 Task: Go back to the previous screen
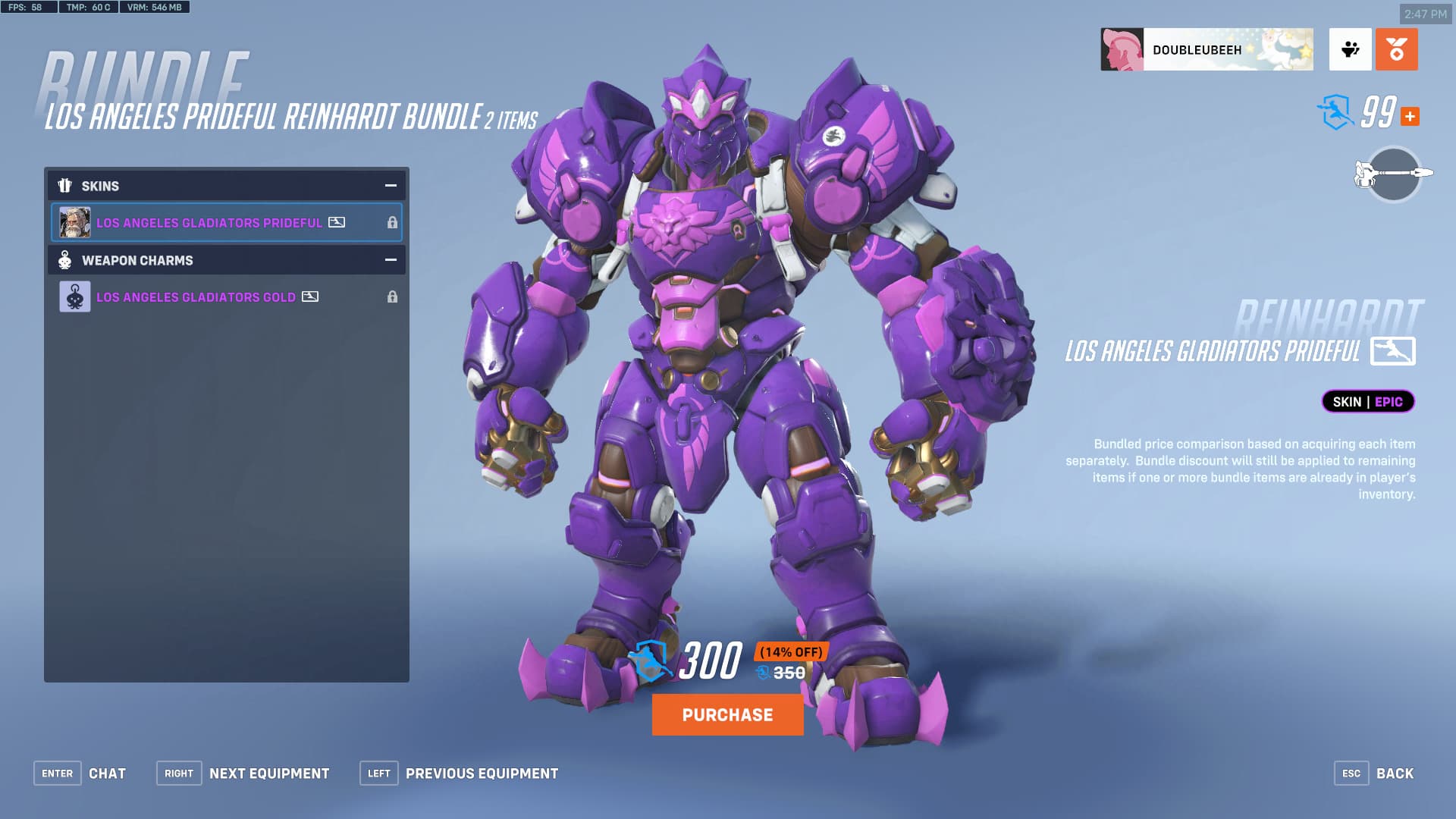click(1374, 773)
